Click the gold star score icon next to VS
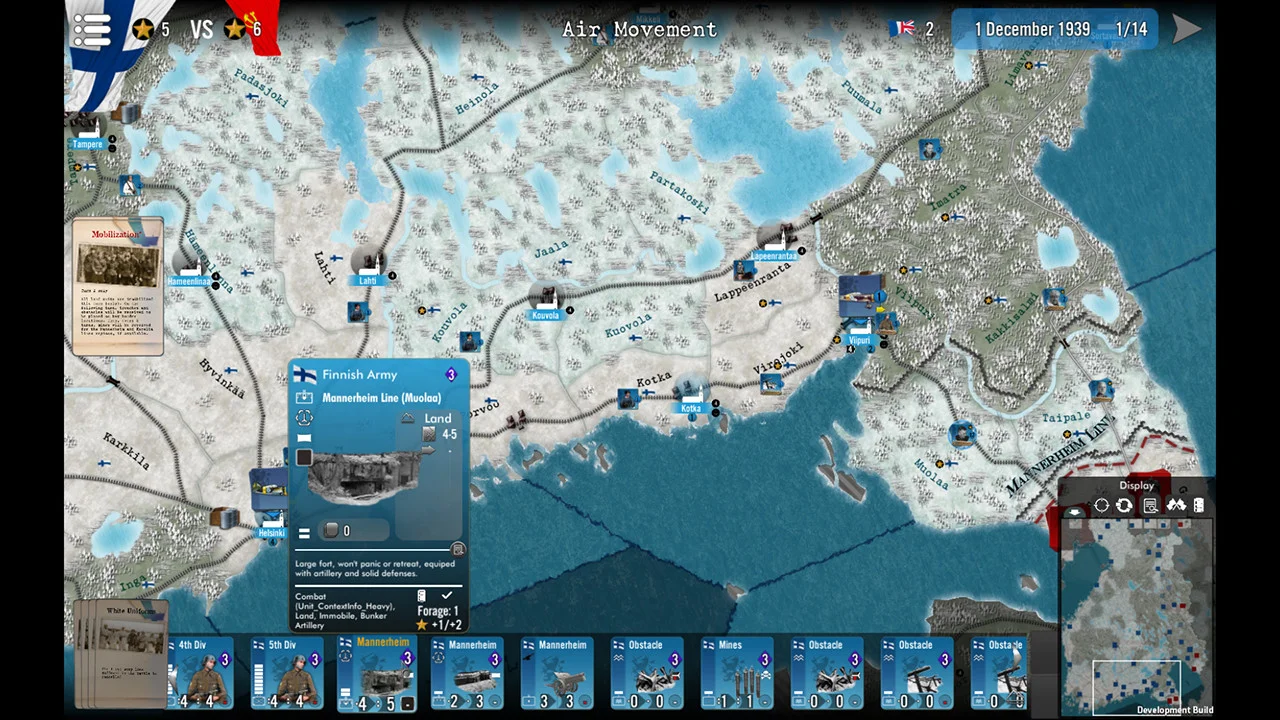Image resolution: width=1280 pixels, height=720 pixels. [x=143, y=28]
